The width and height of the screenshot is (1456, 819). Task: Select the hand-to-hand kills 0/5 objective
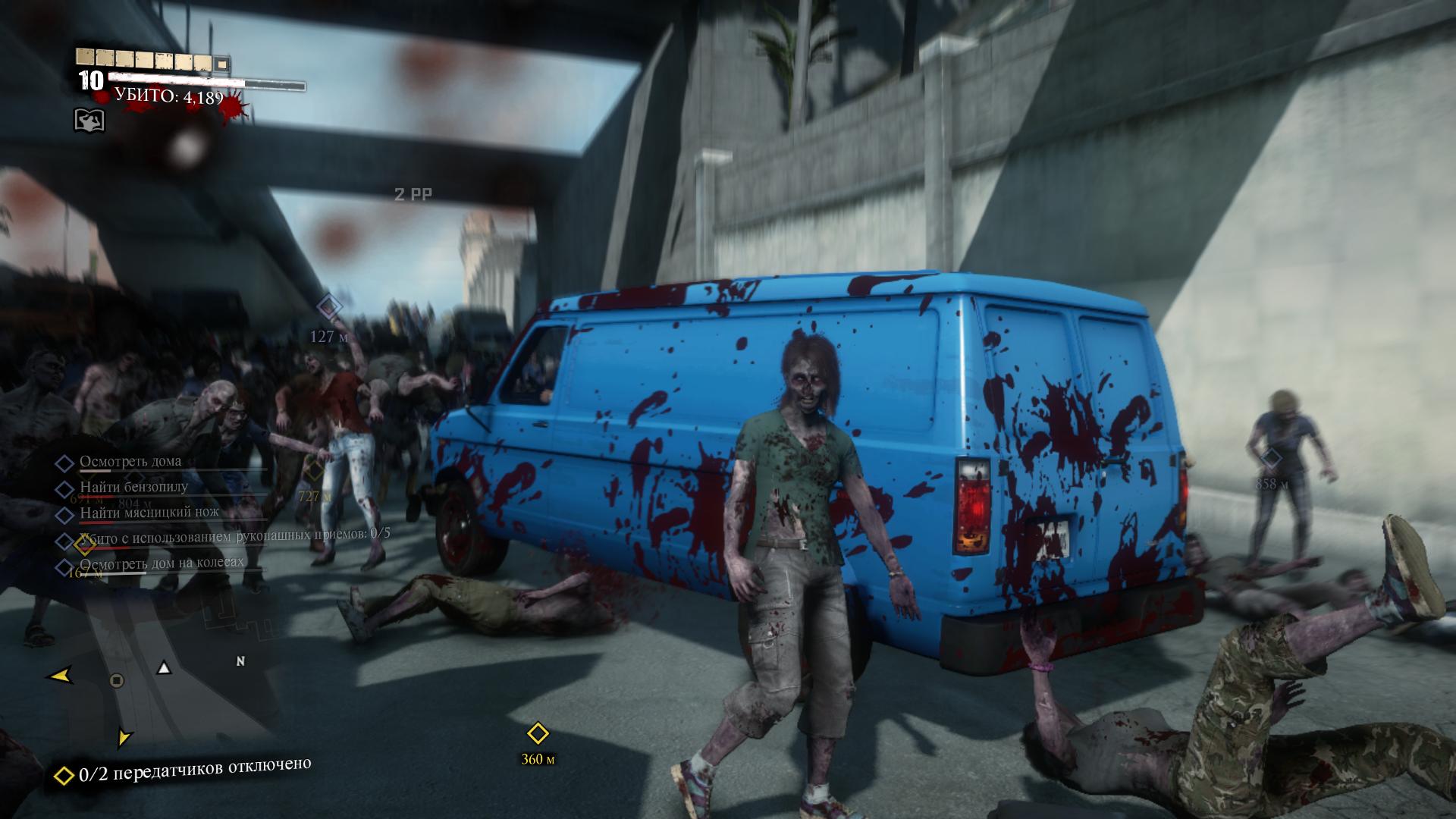pos(234,535)
